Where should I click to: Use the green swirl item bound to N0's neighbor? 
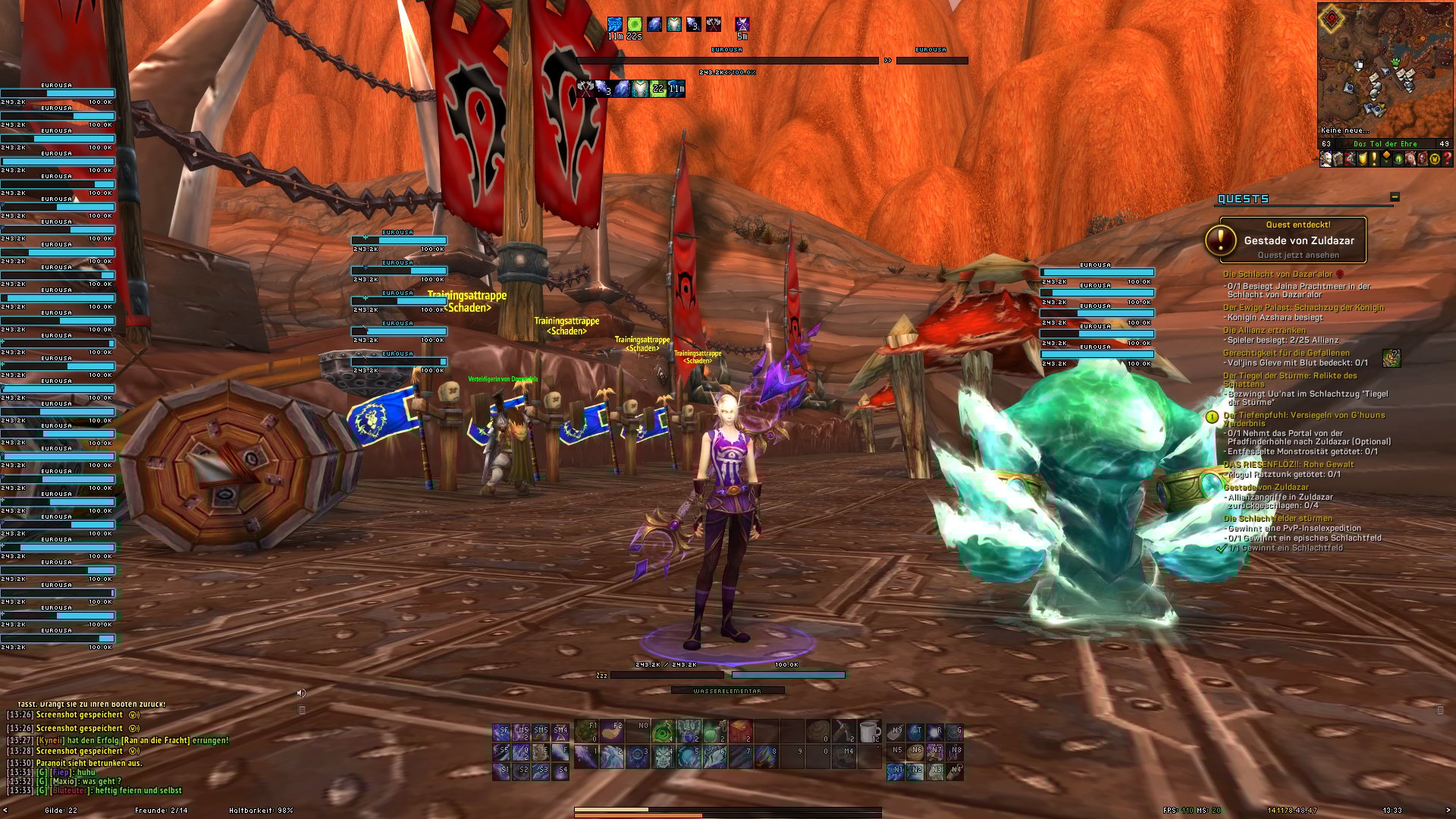point(664,731)
